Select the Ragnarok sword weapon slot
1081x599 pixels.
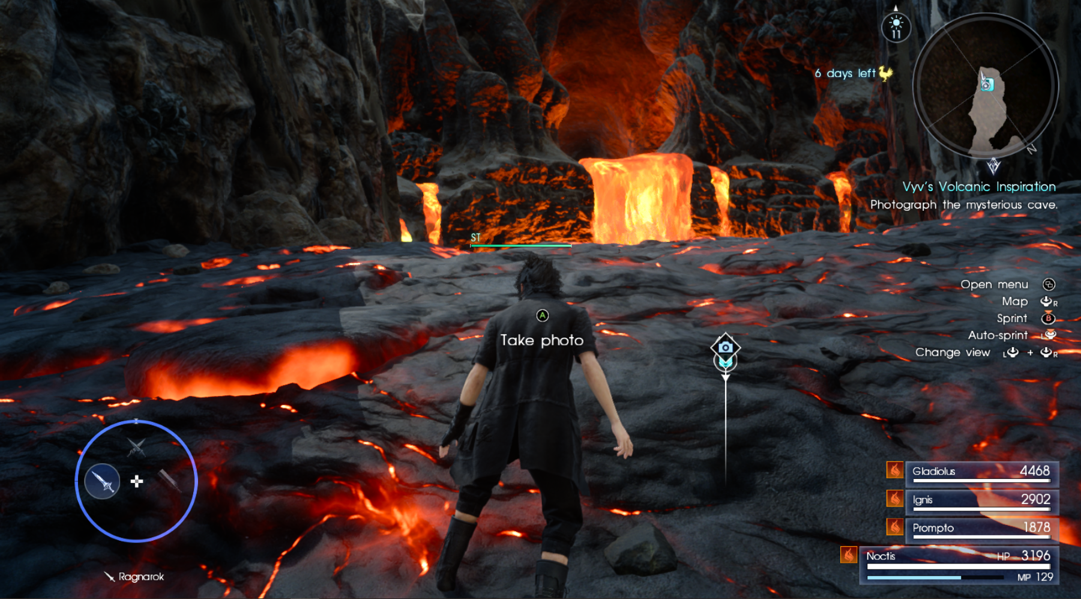click(x=102, y=482)
